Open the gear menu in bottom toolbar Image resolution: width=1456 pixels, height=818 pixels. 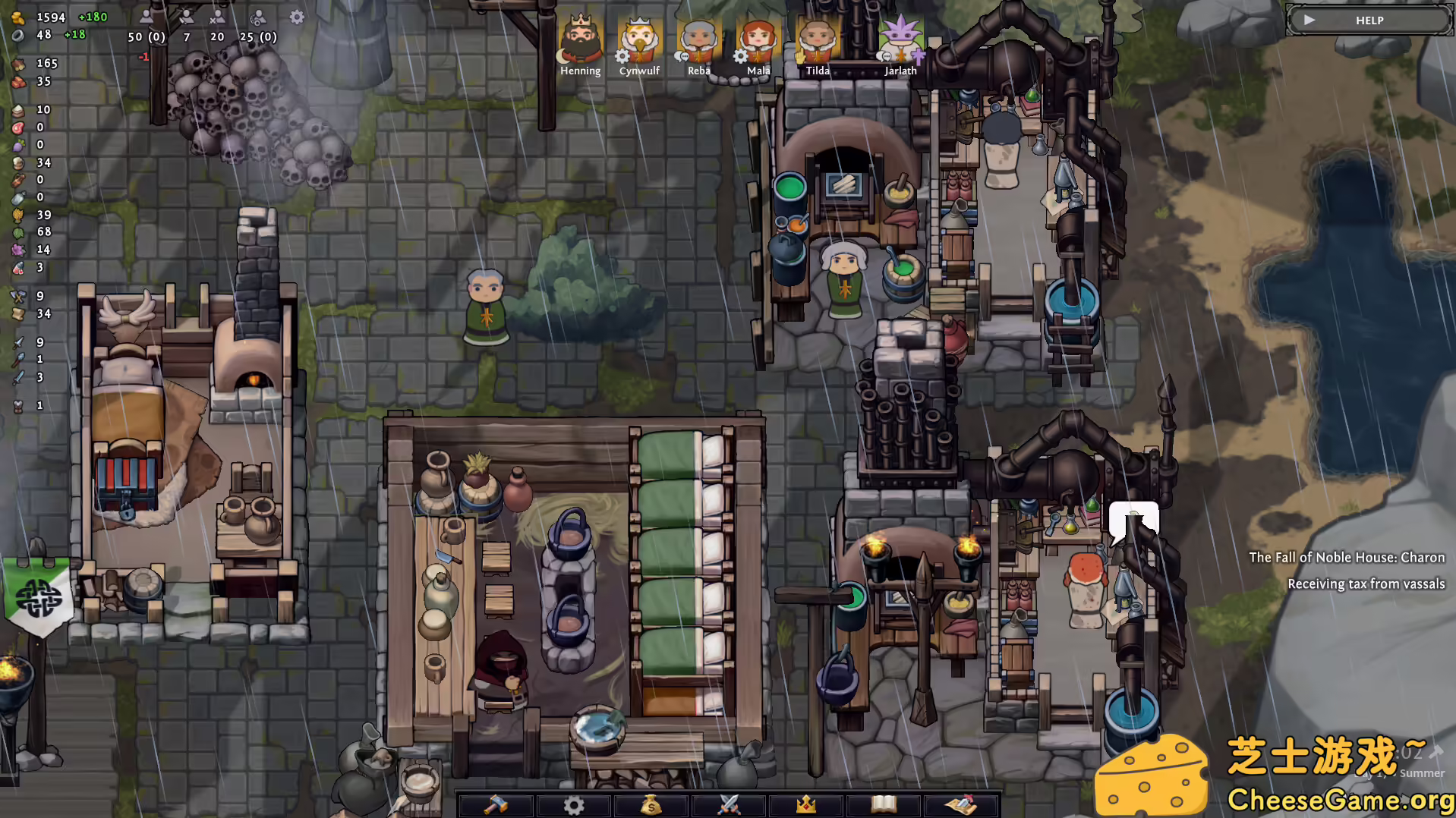574,804
